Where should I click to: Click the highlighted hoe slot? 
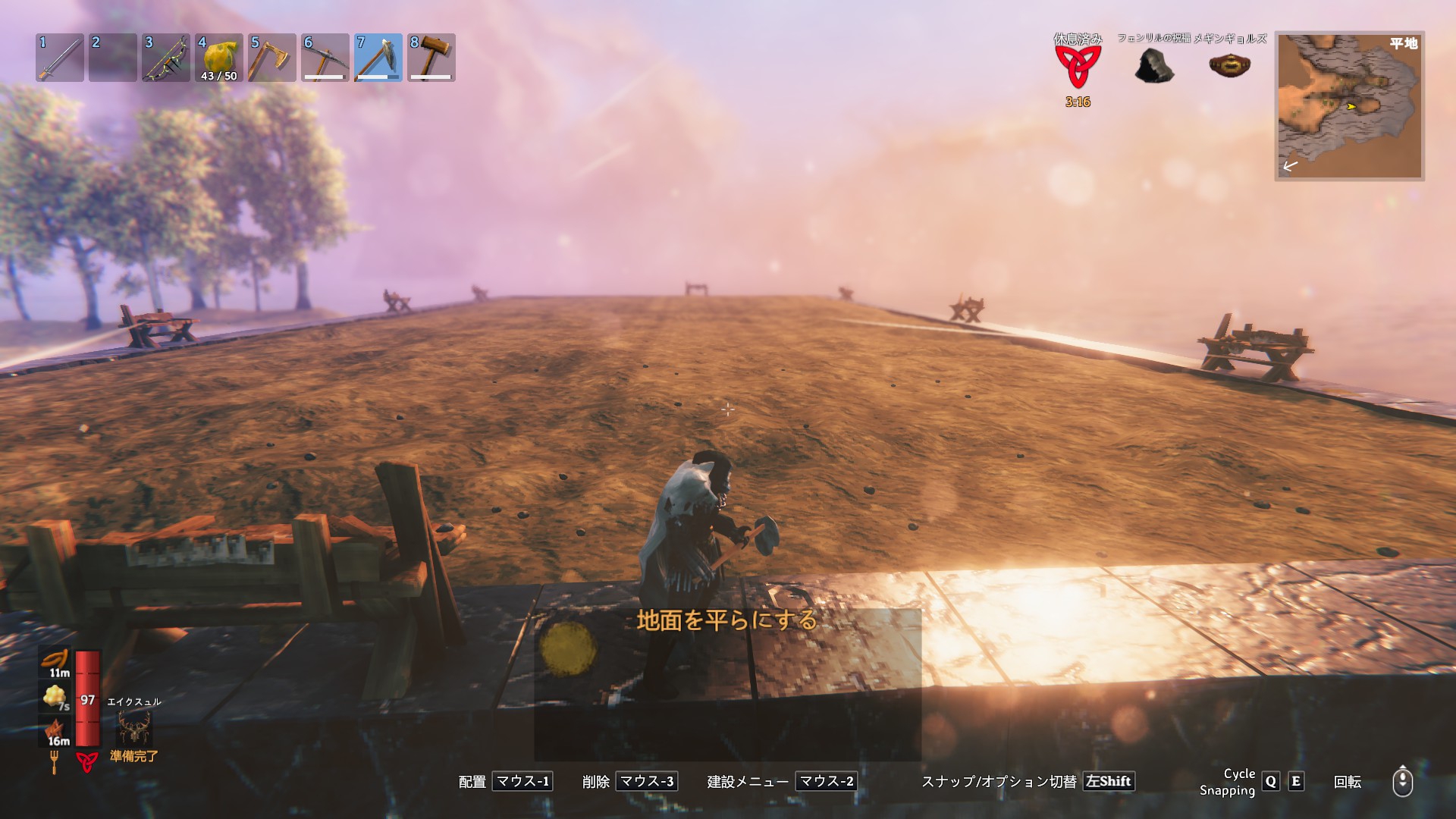[378, 58]
